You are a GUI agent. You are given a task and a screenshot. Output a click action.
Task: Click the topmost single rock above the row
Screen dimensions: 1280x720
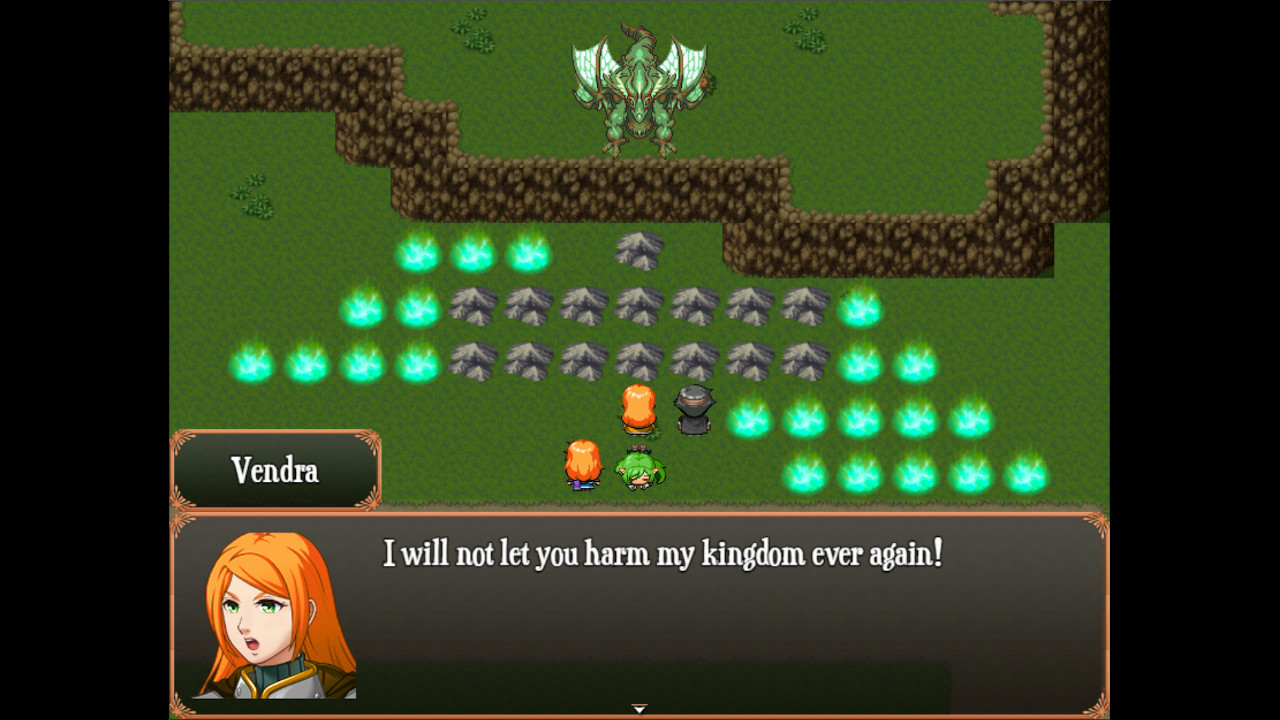point(637,248)
